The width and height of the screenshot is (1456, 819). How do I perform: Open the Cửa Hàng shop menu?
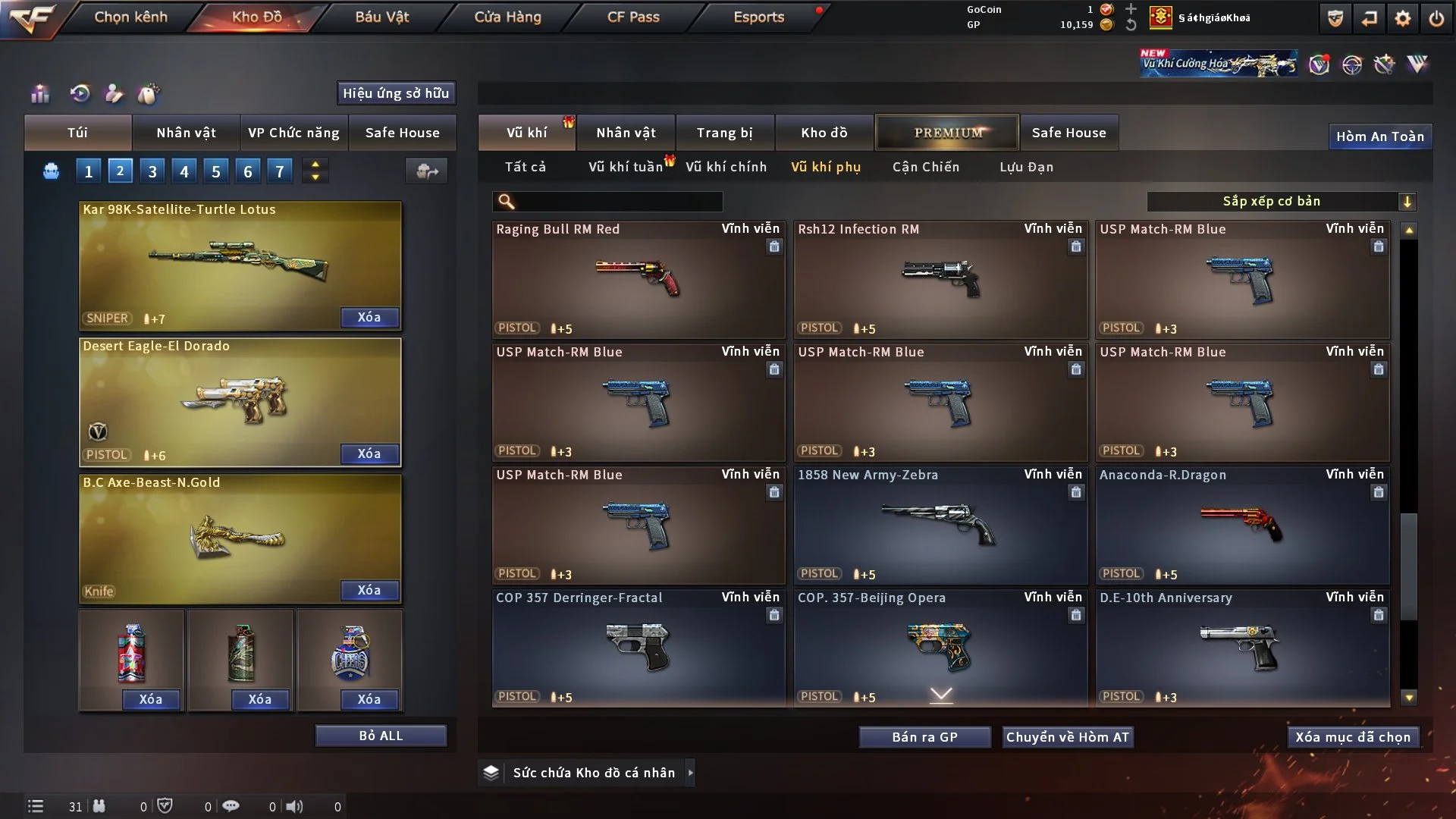point(507,17)
